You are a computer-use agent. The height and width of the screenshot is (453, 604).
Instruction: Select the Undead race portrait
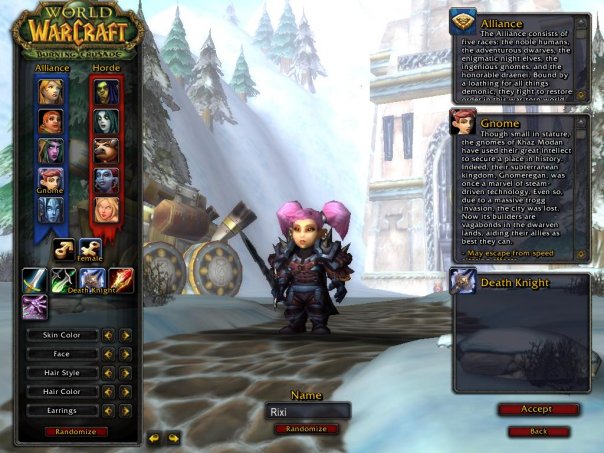pos(106,121)
